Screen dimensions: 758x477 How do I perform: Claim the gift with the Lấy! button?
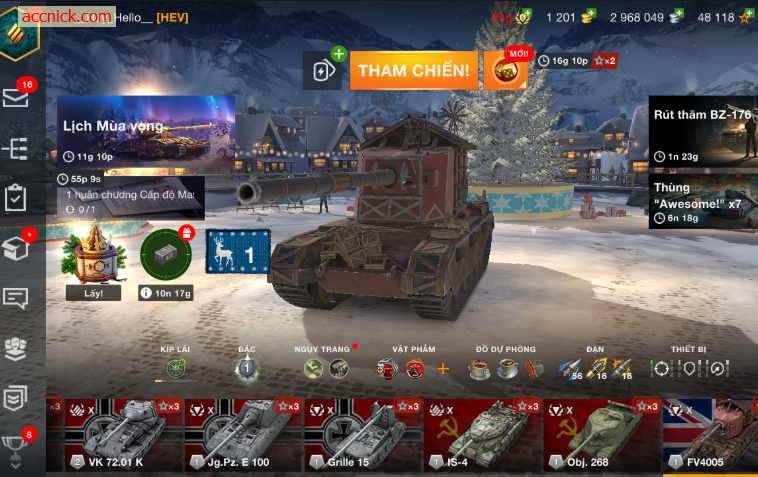pos(85,293)
